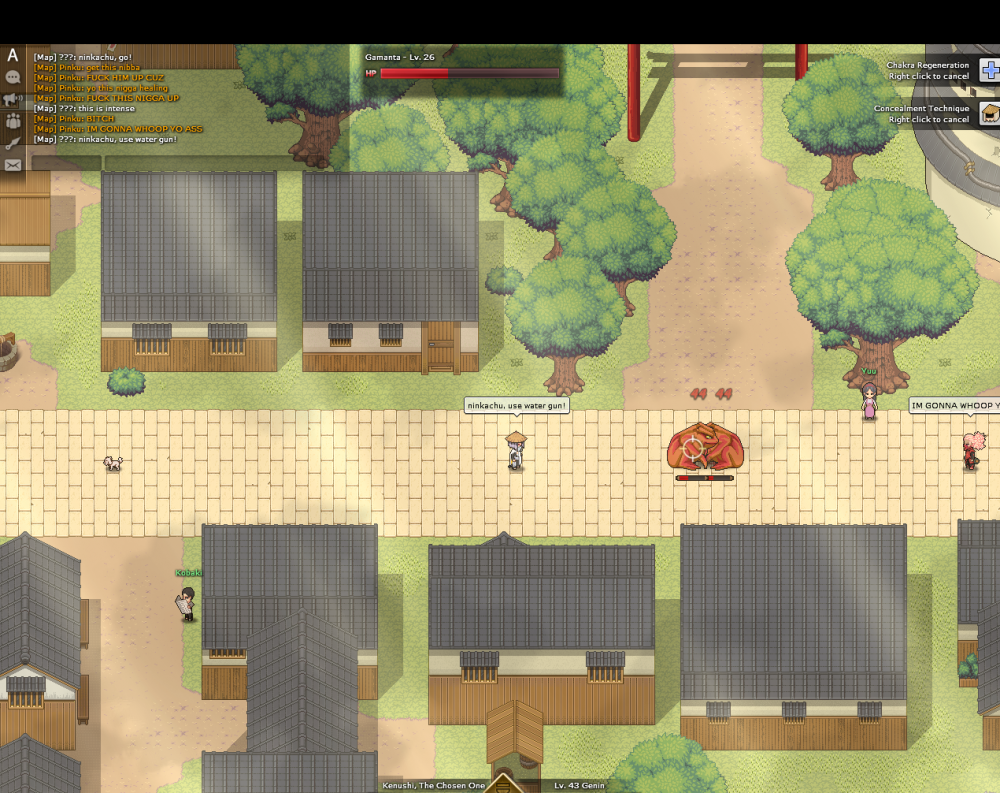This screenshot has width=1000, height=793.
Task: Expand the gold triangle menu at bottom
Action: point(503,783)
